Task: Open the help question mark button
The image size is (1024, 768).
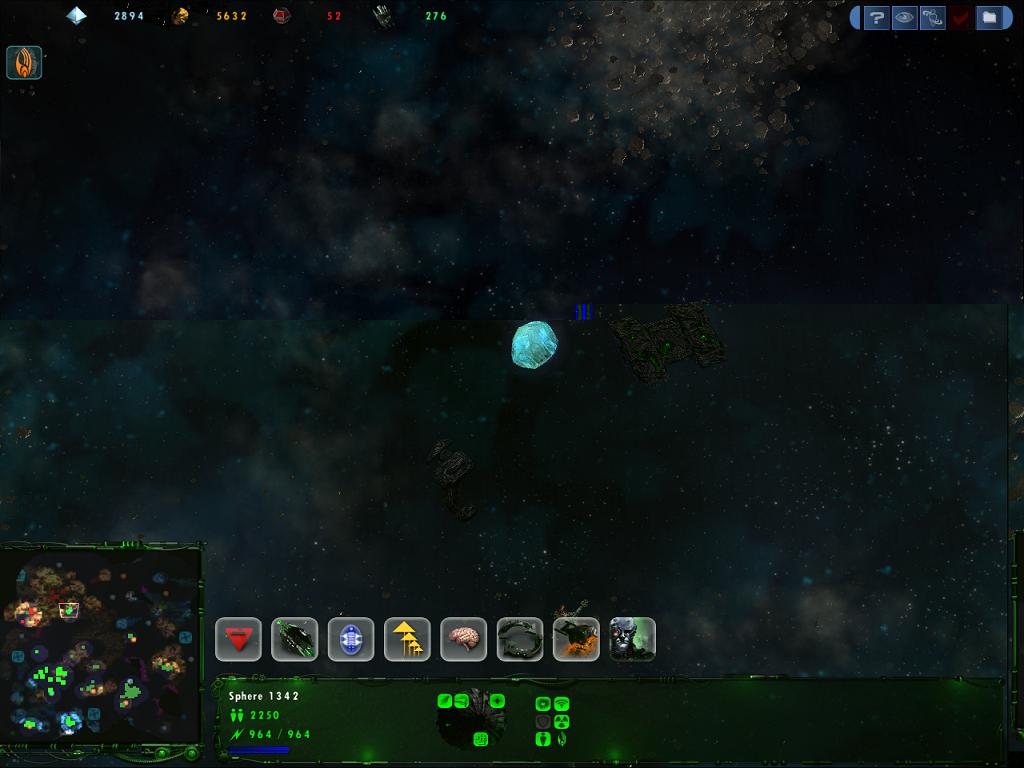Action: [877, 17]
